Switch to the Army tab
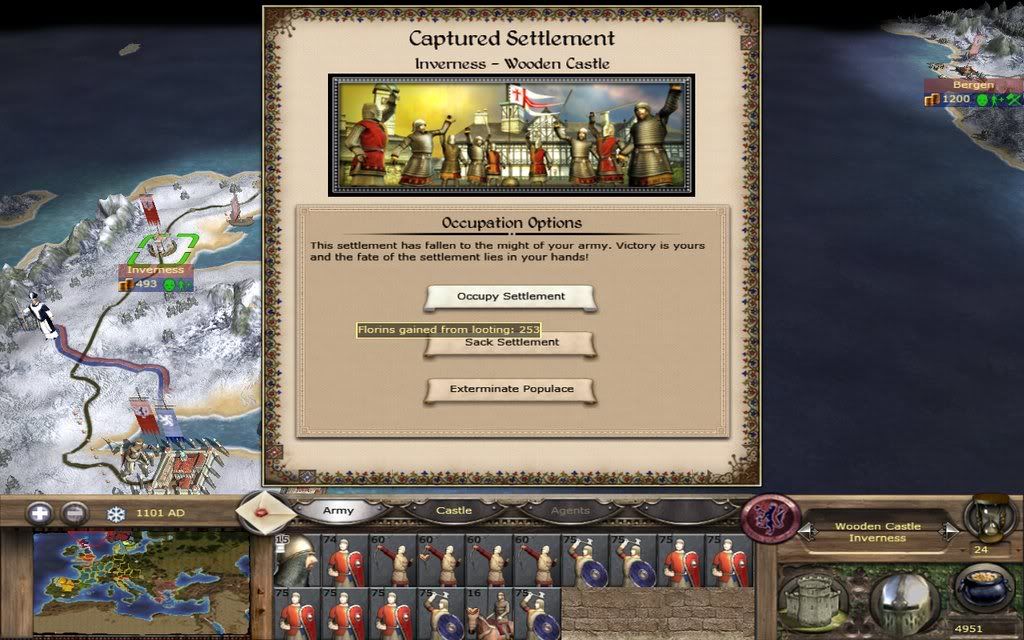The width and height of the screenshot is (1024, 640). (x=338, y=511)
